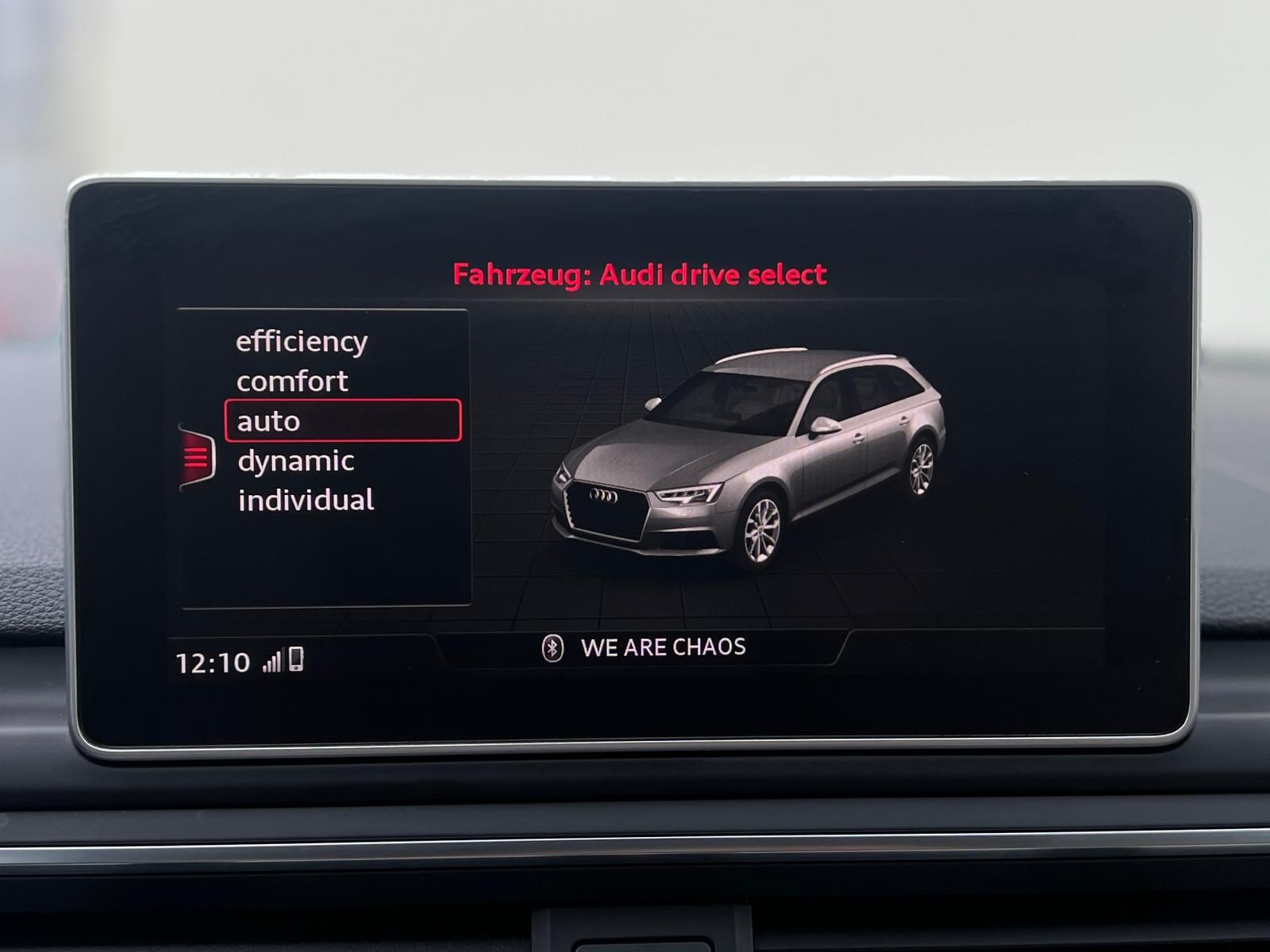
Task: Activate the dynamic drive mode
Action: point(294,459)
